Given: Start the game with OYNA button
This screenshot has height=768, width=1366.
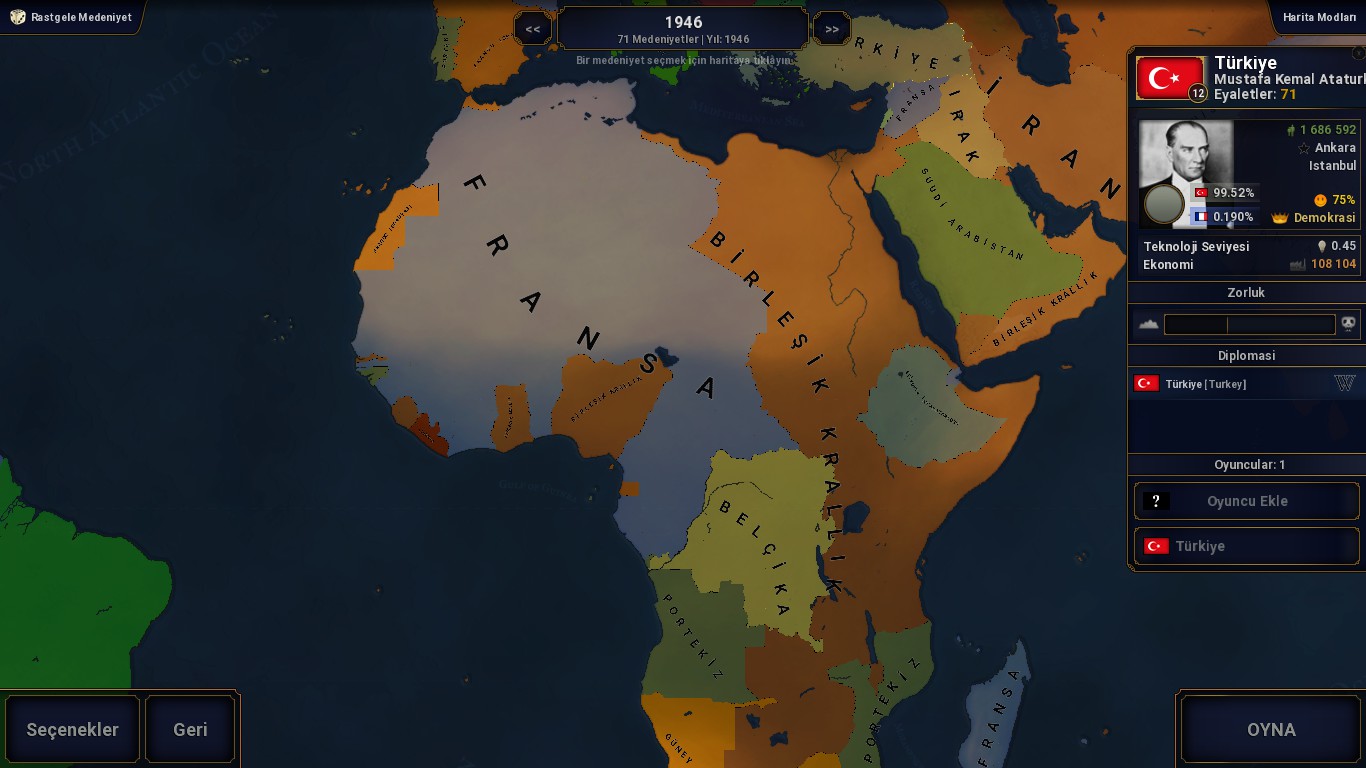Looking at the screenshot, I should tap(1270, 729).
